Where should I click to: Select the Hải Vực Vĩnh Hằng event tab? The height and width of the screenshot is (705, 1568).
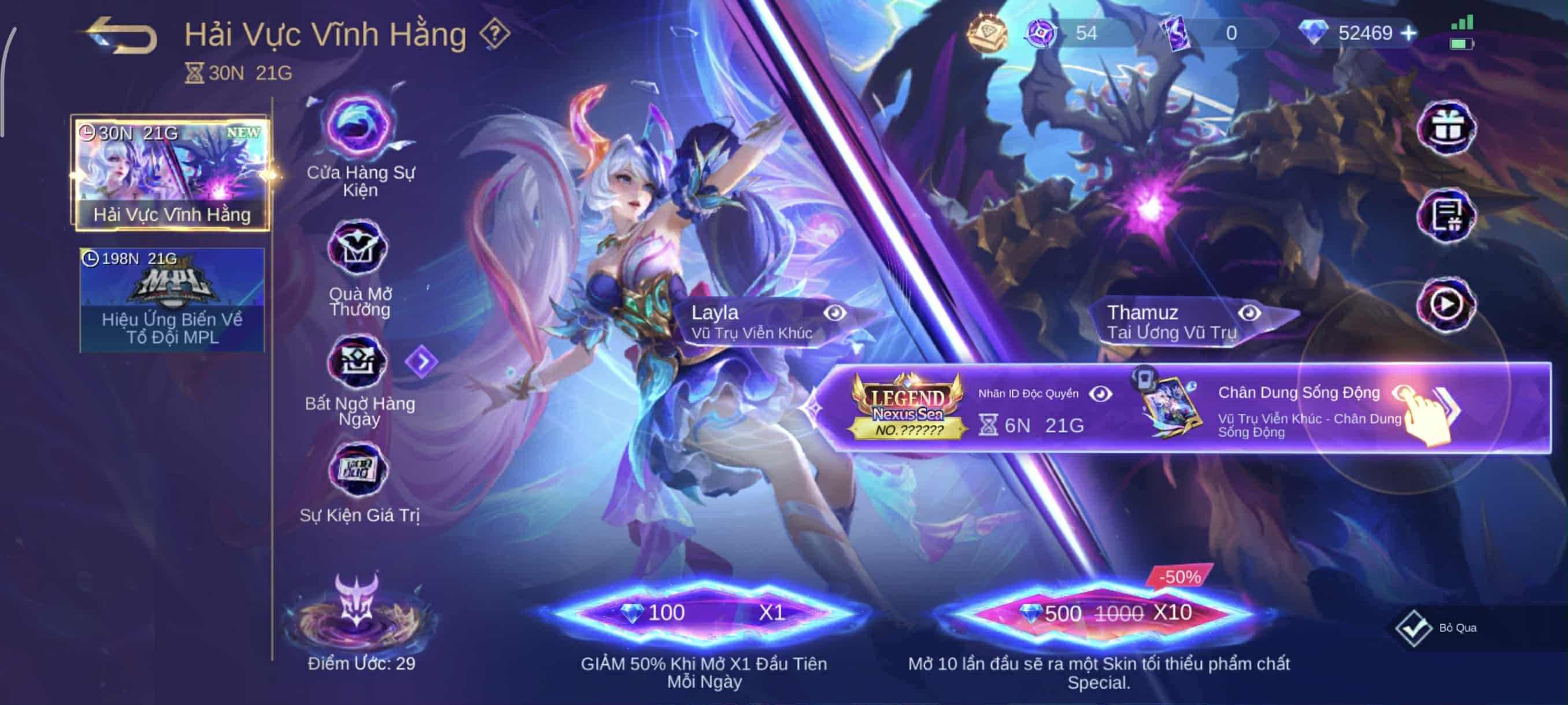pos(172,173)
